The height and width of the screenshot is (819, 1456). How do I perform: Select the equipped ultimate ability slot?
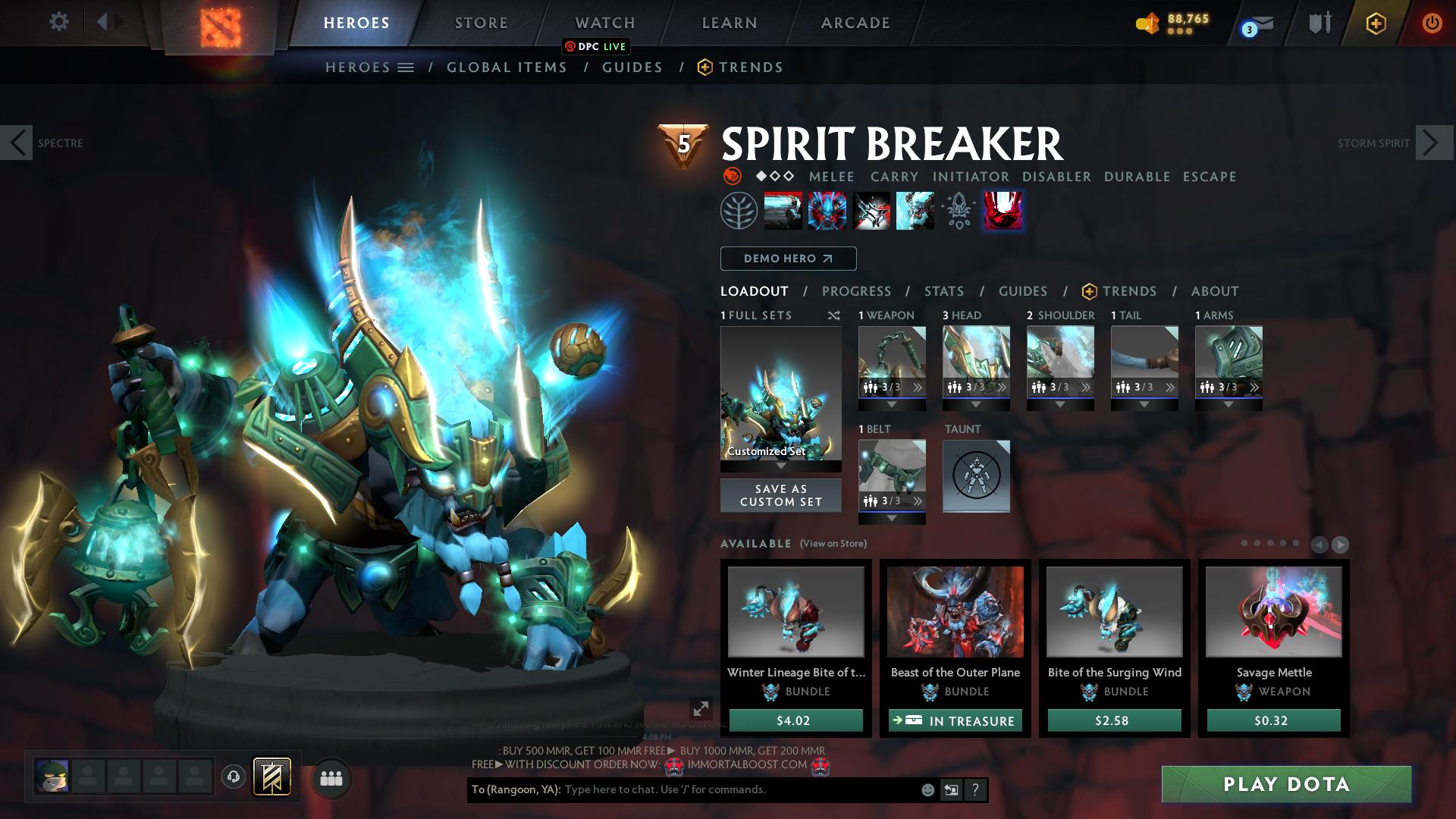[1003, 211]
